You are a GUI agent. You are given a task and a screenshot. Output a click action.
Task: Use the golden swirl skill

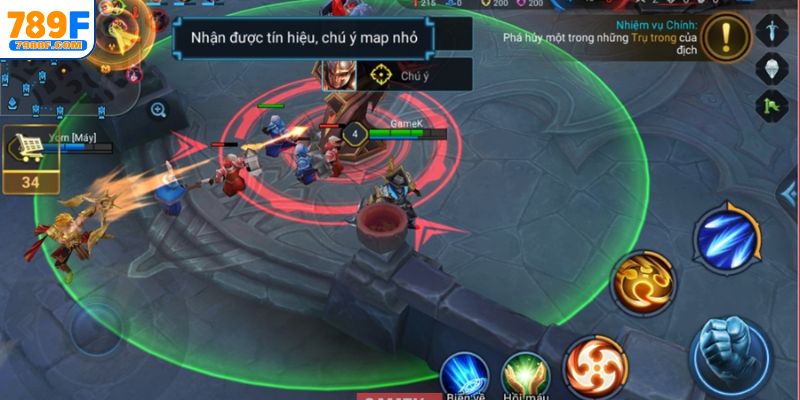click(642, 281)
